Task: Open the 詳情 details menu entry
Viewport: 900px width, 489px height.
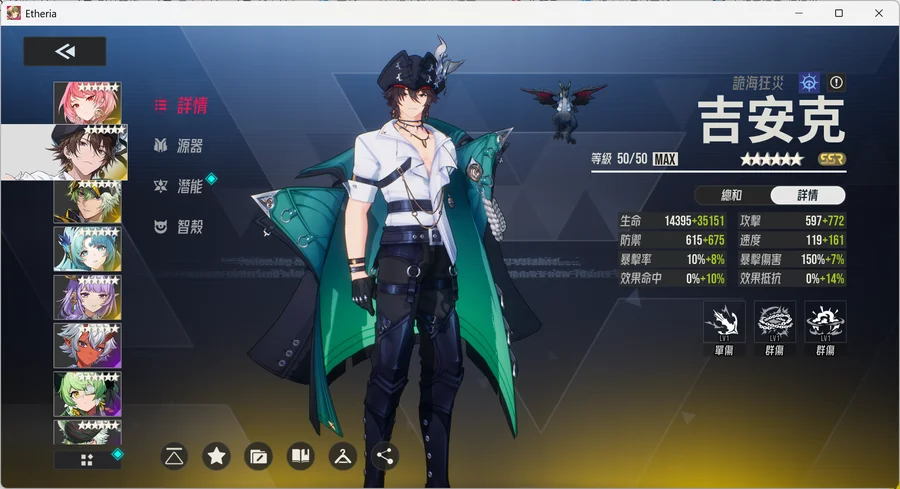Action: [181, 105]
